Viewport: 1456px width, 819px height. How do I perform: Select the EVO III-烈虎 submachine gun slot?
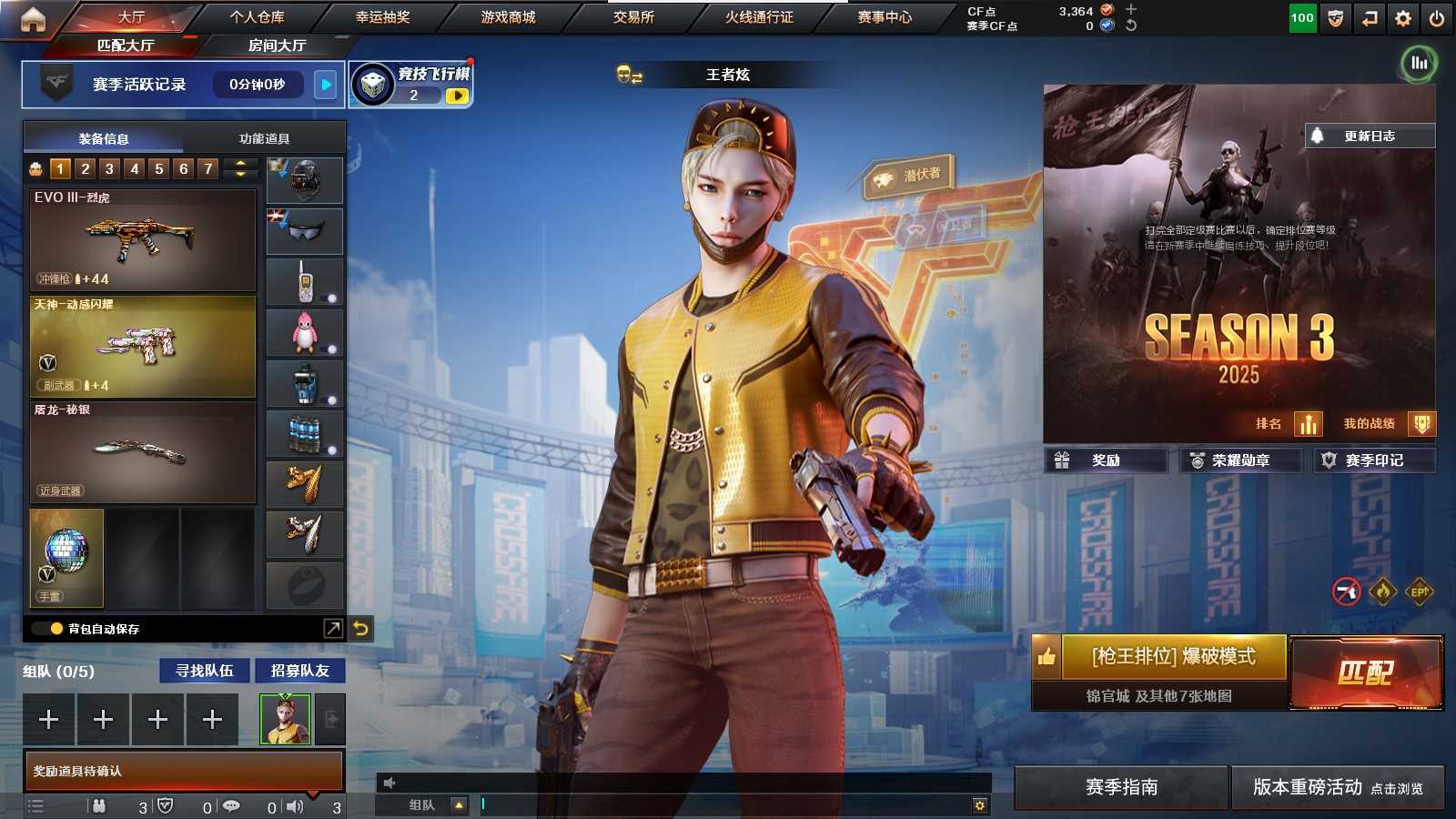(143, 239)
